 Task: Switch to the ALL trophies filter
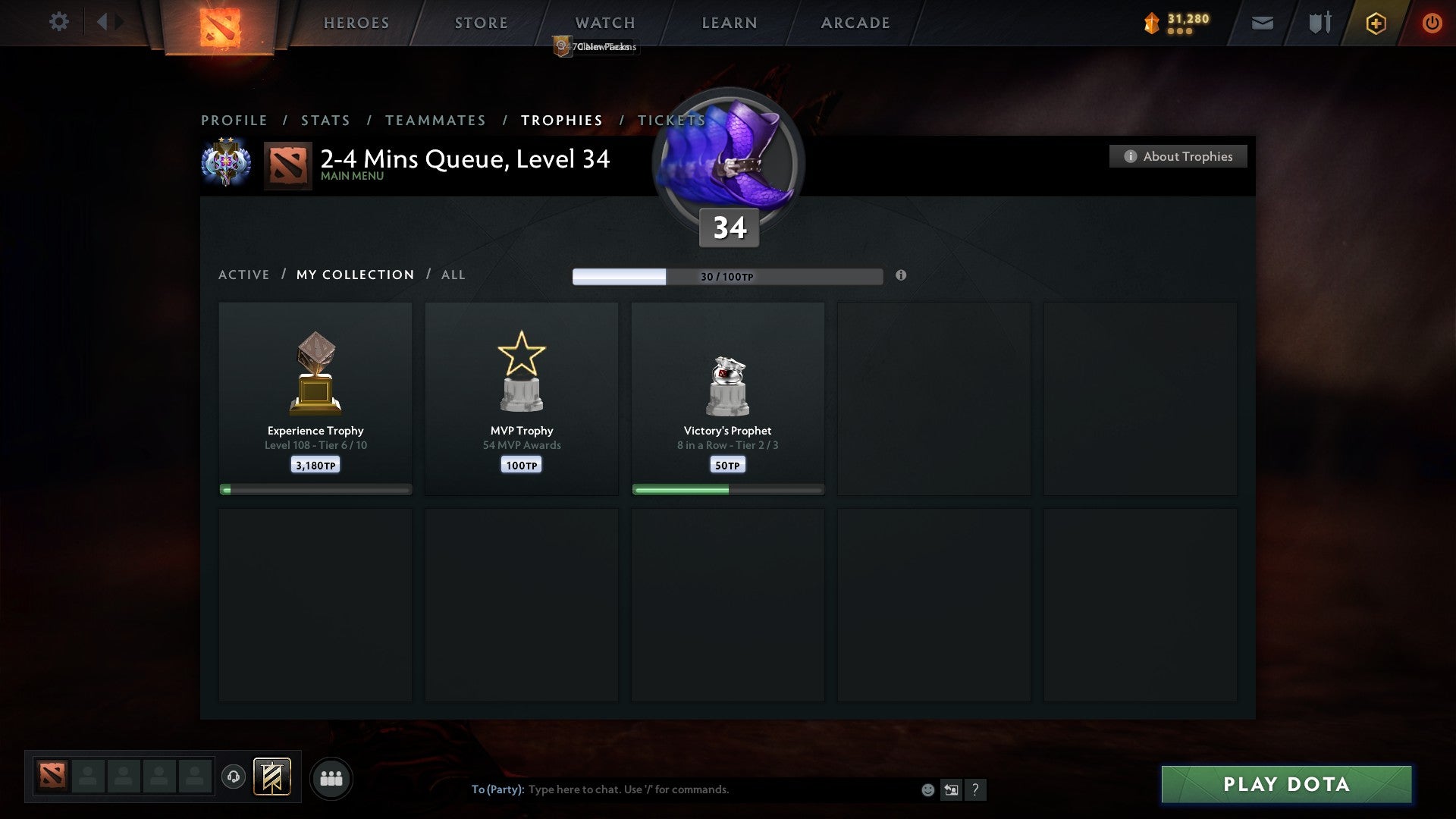(453, 275)
